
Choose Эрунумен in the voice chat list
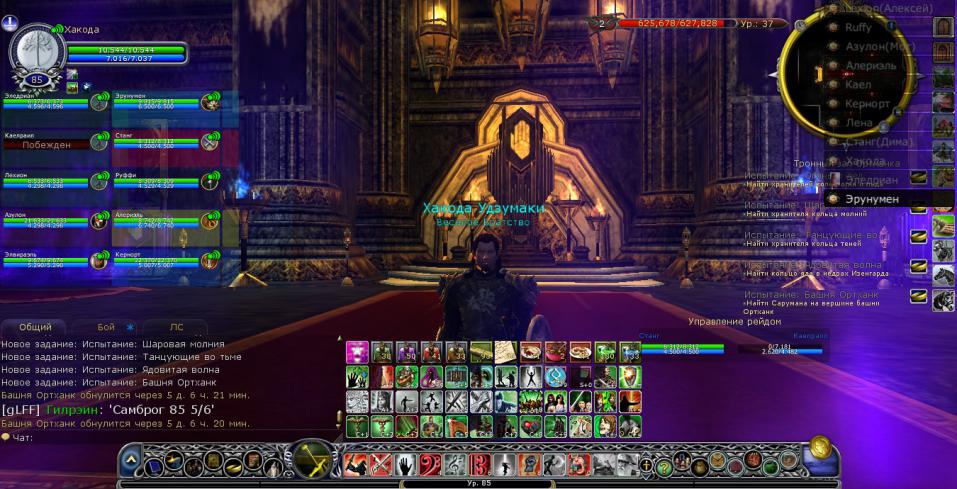(870, 199)
